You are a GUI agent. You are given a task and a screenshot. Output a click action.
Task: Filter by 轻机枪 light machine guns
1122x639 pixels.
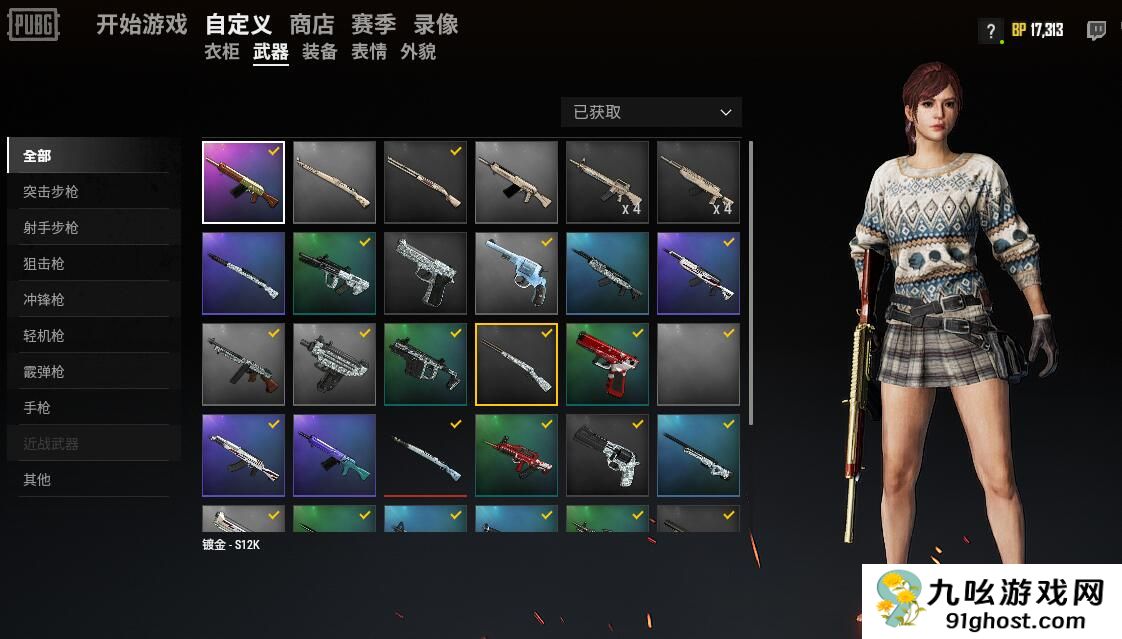(x=44, y=336)
